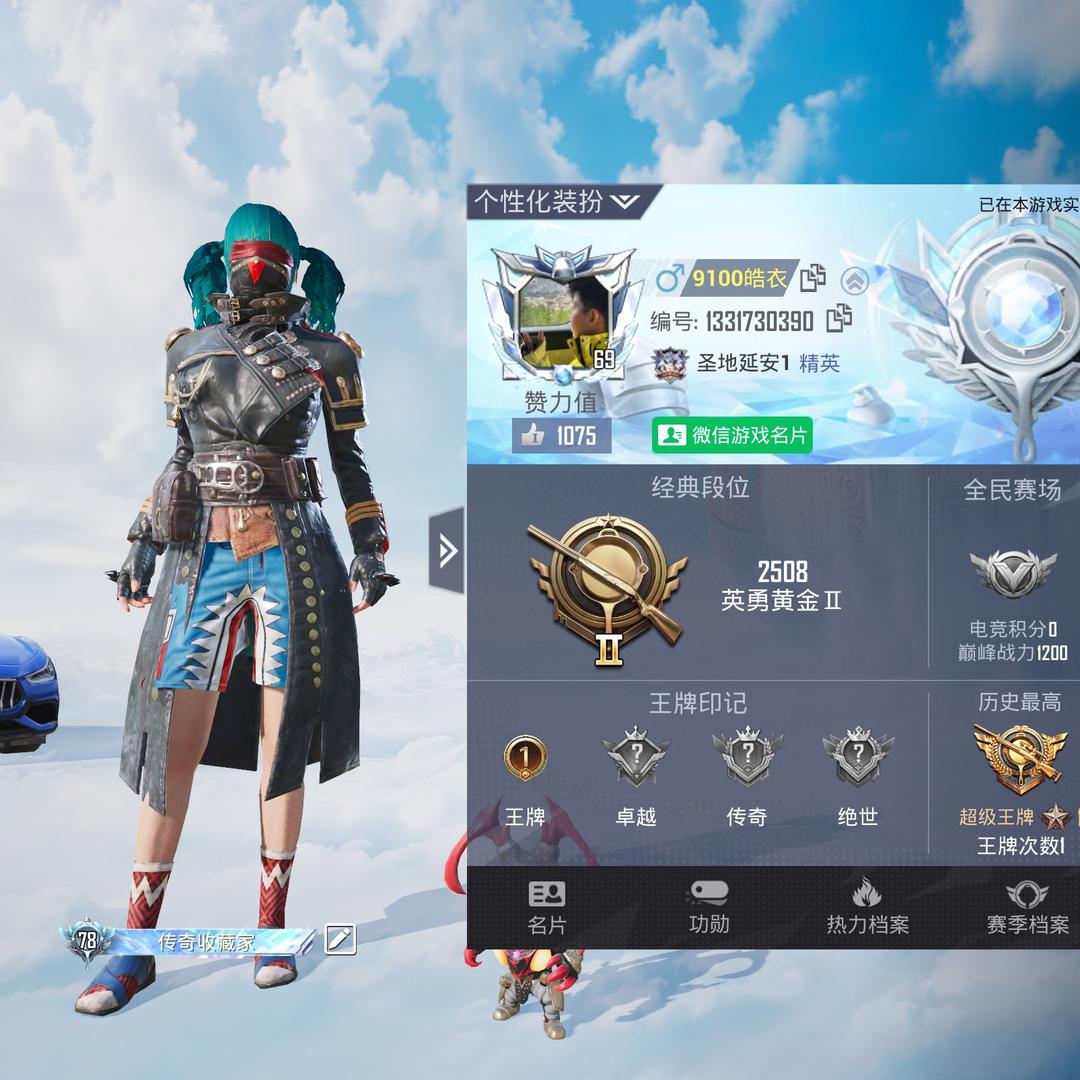This screenshot has width=1080, height=1080.
Task: Select the 传奇 badge
Action: pyautogui.click(x=747, y=758)
